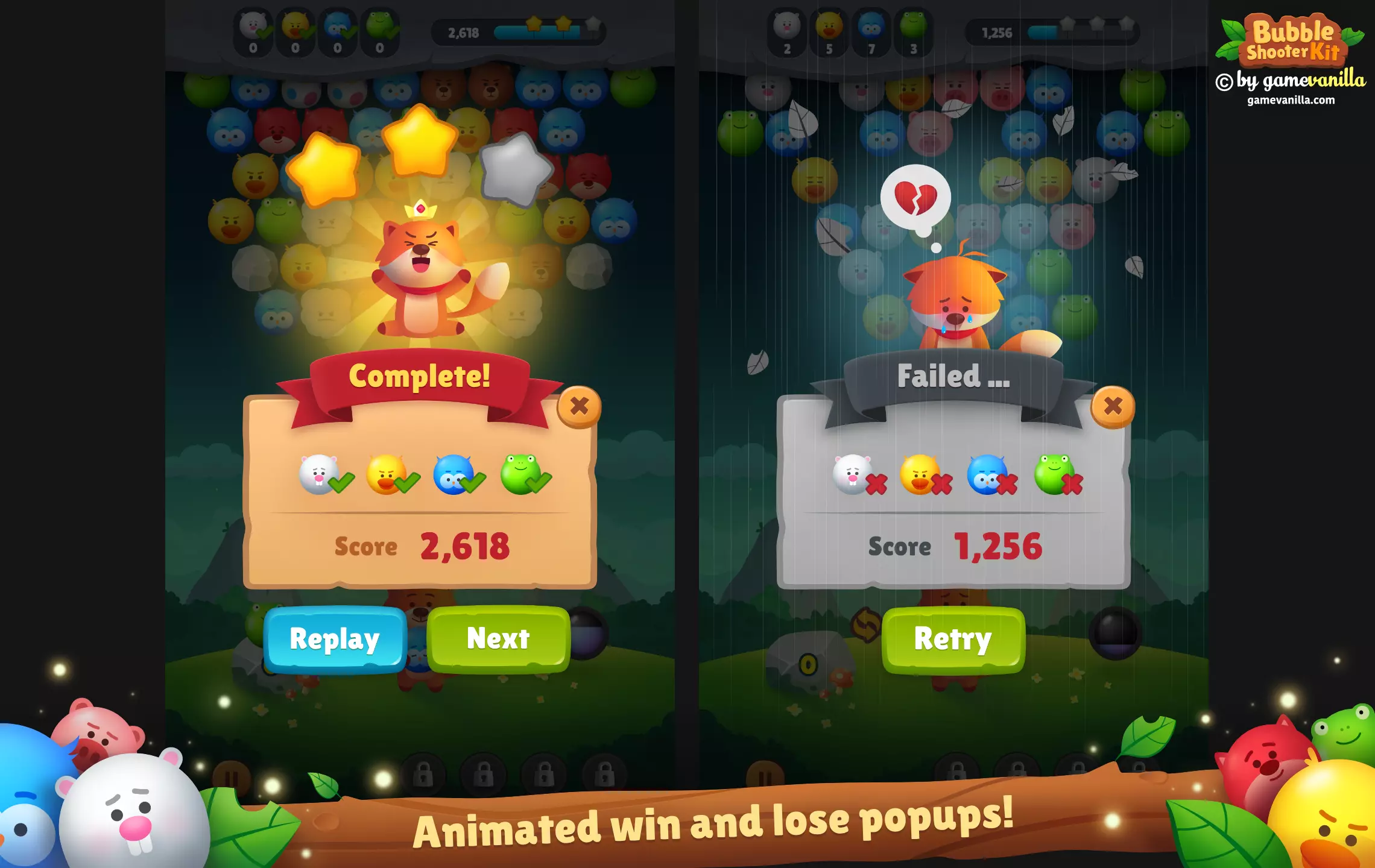
Task: Click the blue Replay button
Action: pyautogui.click(x=335, y=639)
